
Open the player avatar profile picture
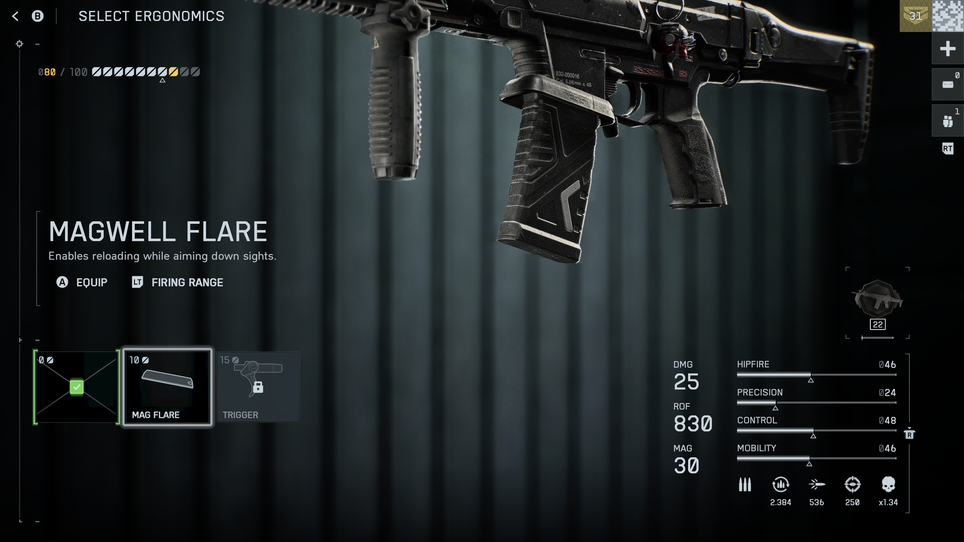point(948,16)
